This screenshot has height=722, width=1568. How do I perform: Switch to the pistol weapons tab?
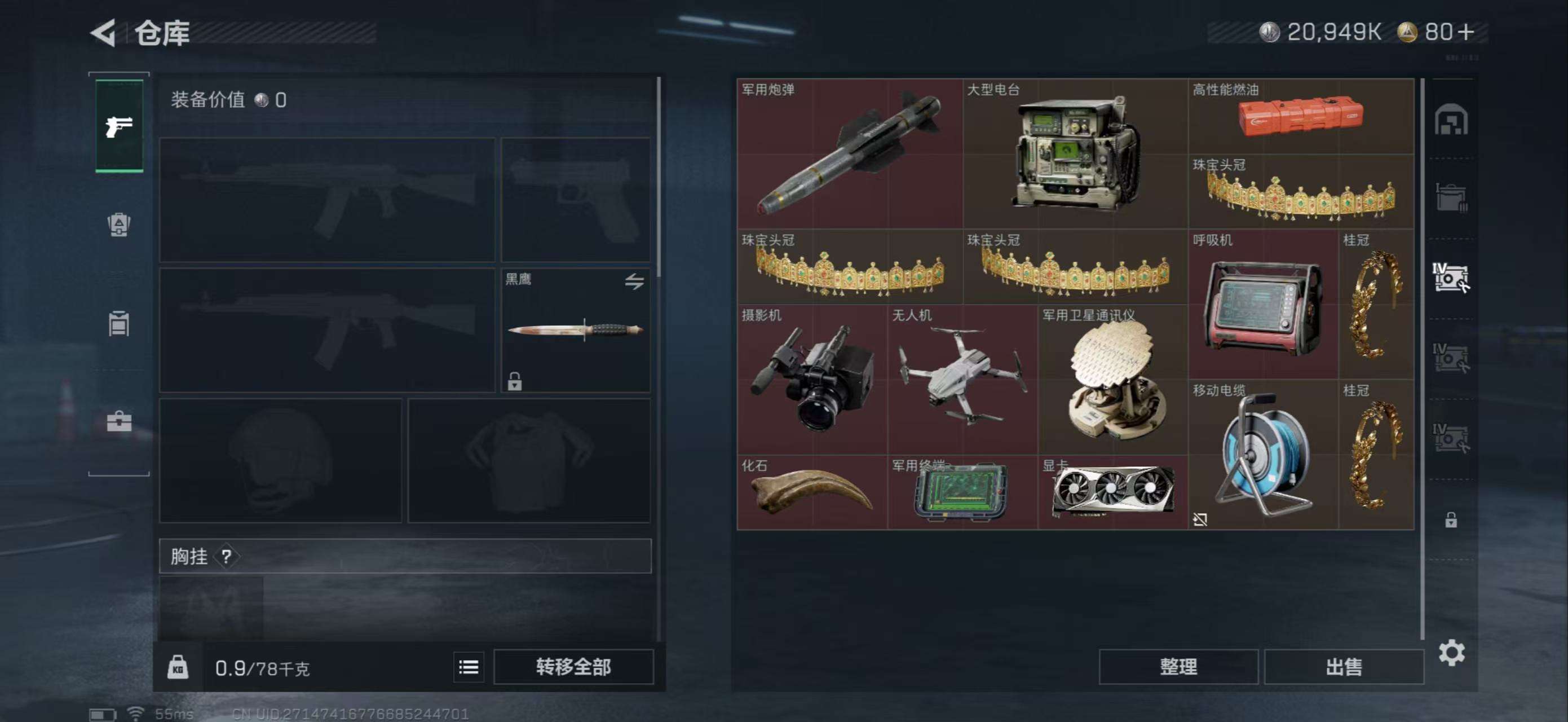[x=120, y=126]
